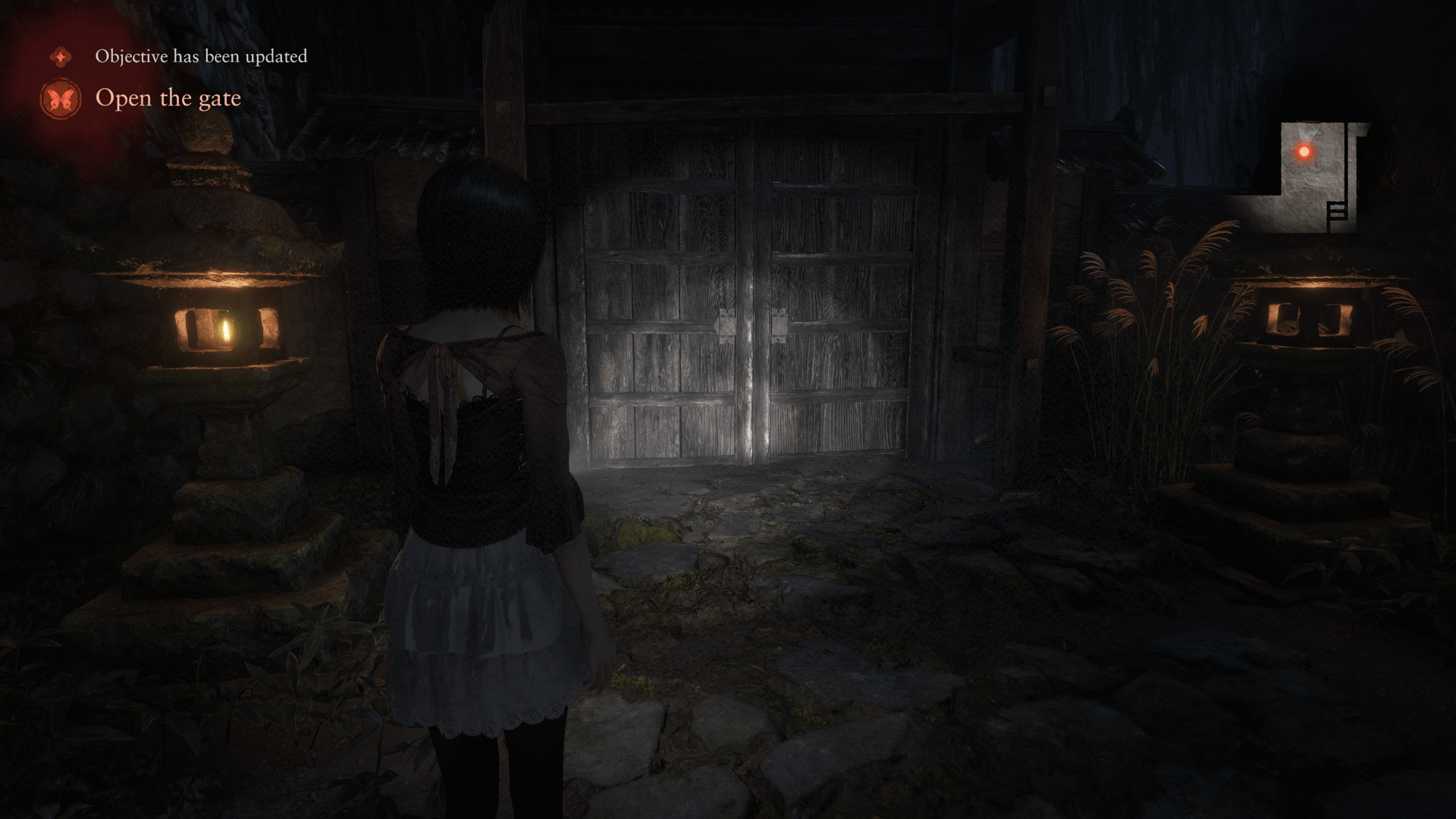
Task: Click the red player marker on minimap
Action: coord(1304,152)
